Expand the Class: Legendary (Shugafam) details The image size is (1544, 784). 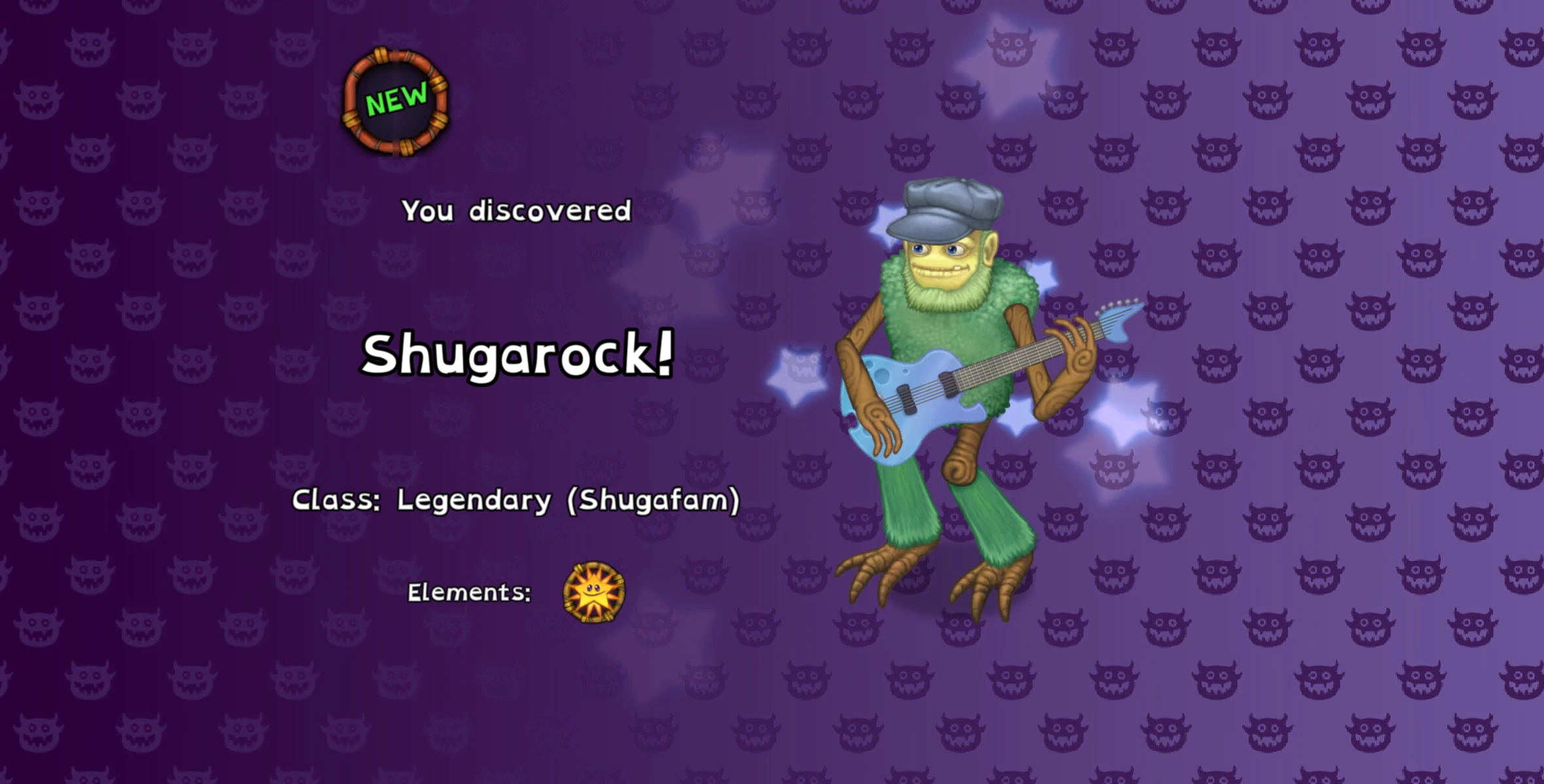(516, 501)
